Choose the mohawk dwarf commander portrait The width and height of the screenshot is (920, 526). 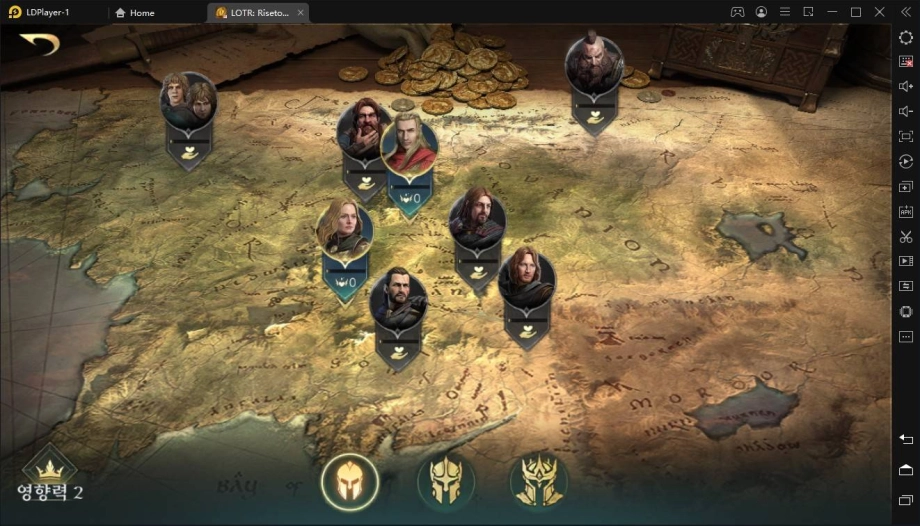click(x=594, y=64)
